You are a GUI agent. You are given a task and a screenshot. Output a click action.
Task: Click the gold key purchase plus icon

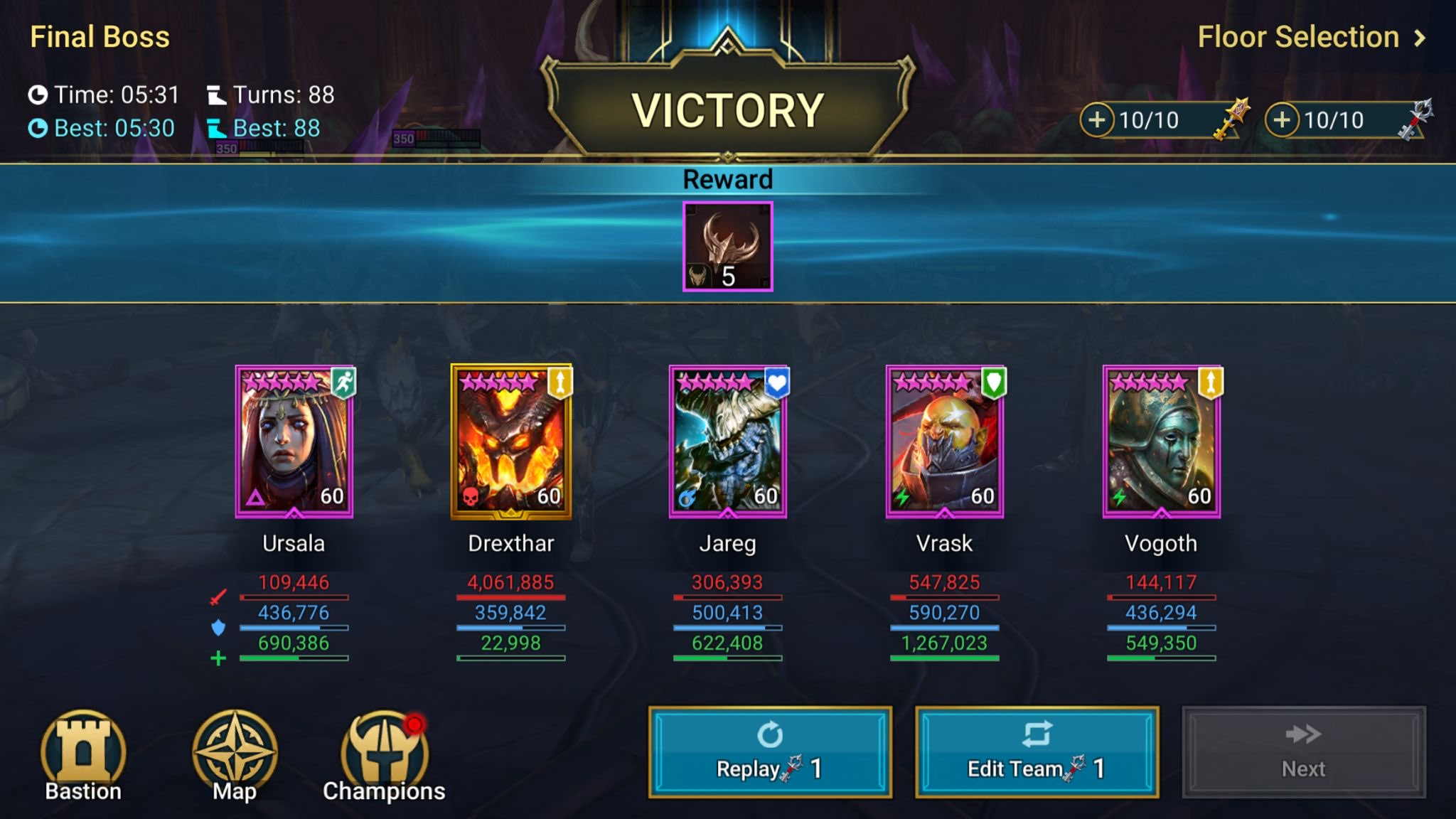point(1096,119)
